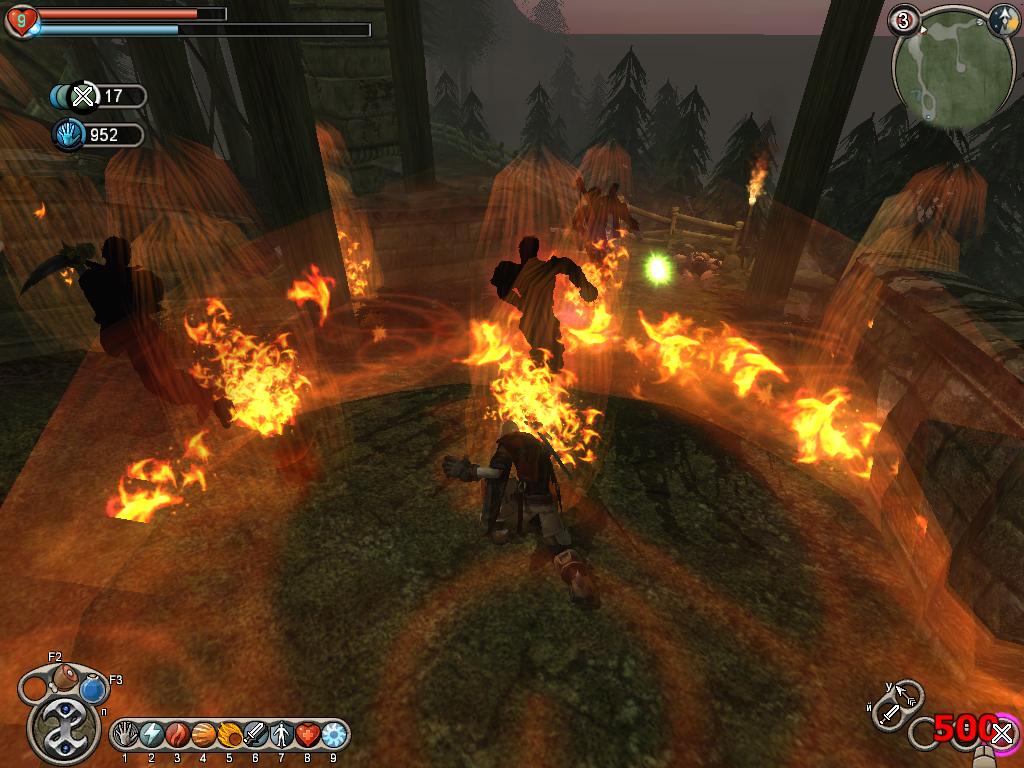1024x768 pixels.
Task: Use the red heart healing spell
Action: [x=307, y=735]
